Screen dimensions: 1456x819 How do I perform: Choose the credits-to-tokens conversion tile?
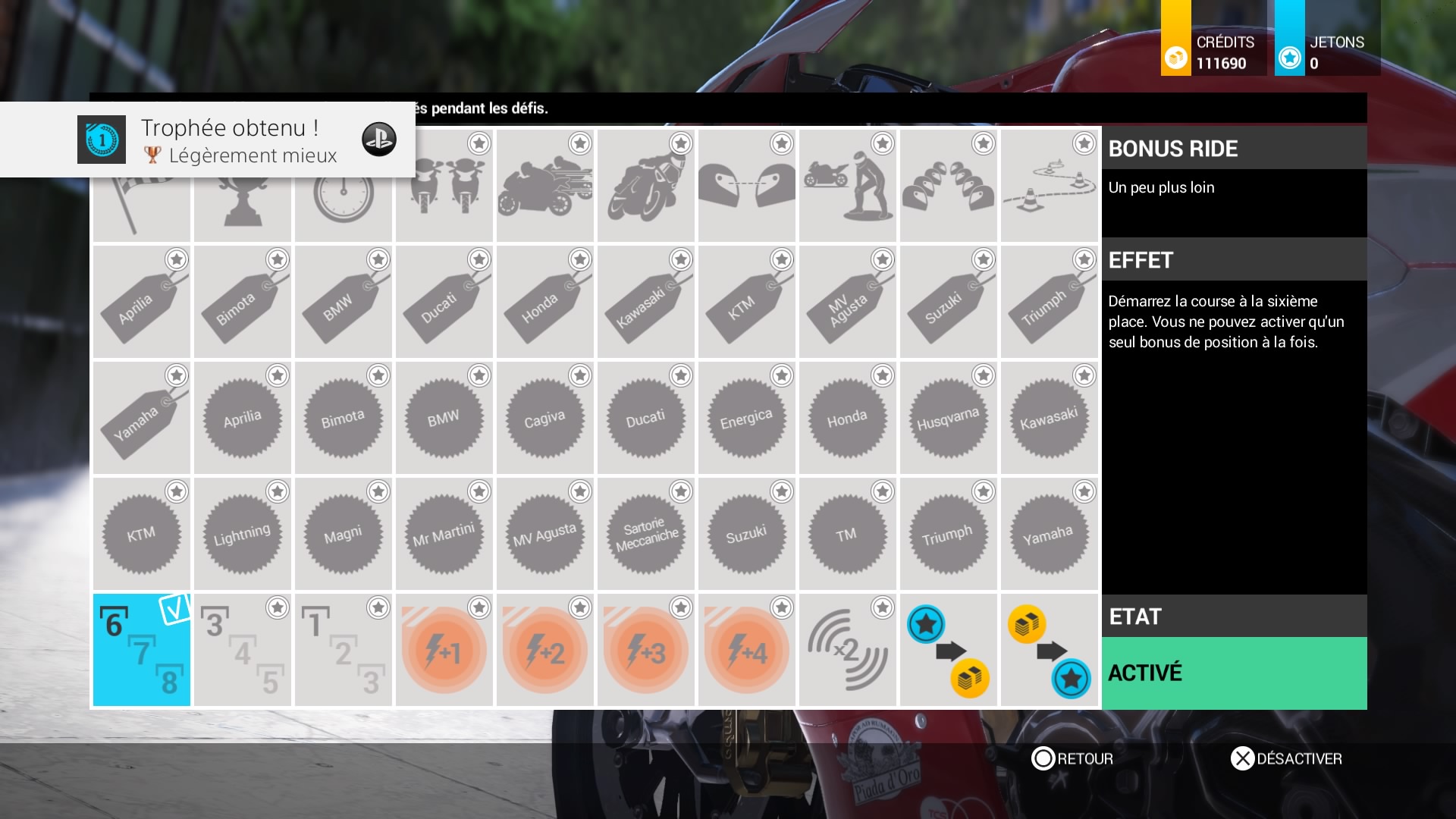click(x=1050, y=650)
